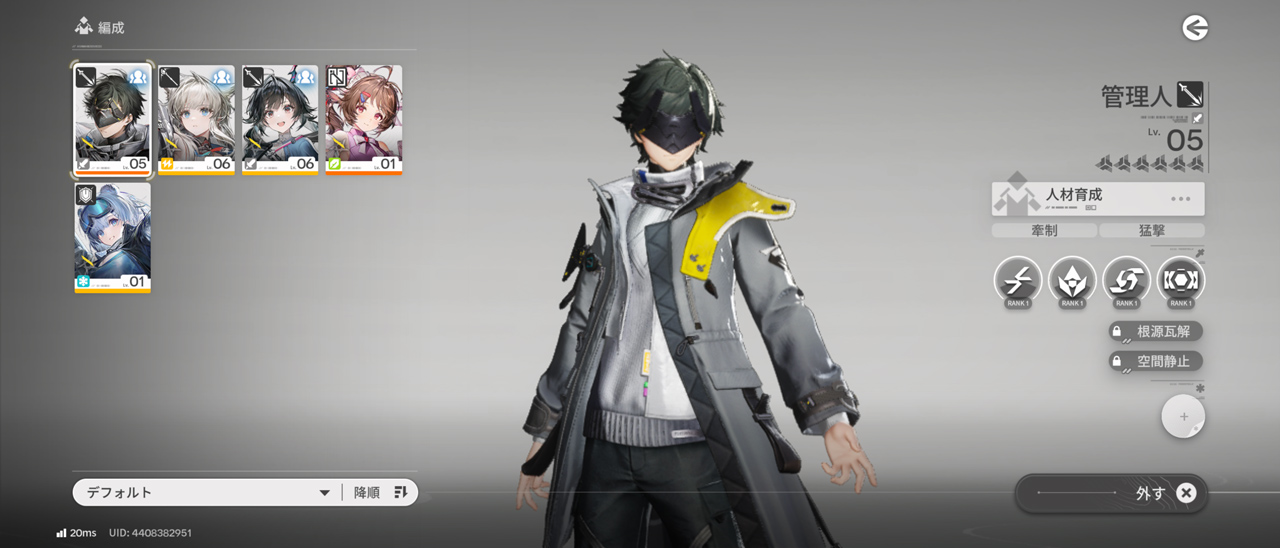Open the 人材育成 panel
The height and width of the screenshot is (548, 1280).
1098,198
